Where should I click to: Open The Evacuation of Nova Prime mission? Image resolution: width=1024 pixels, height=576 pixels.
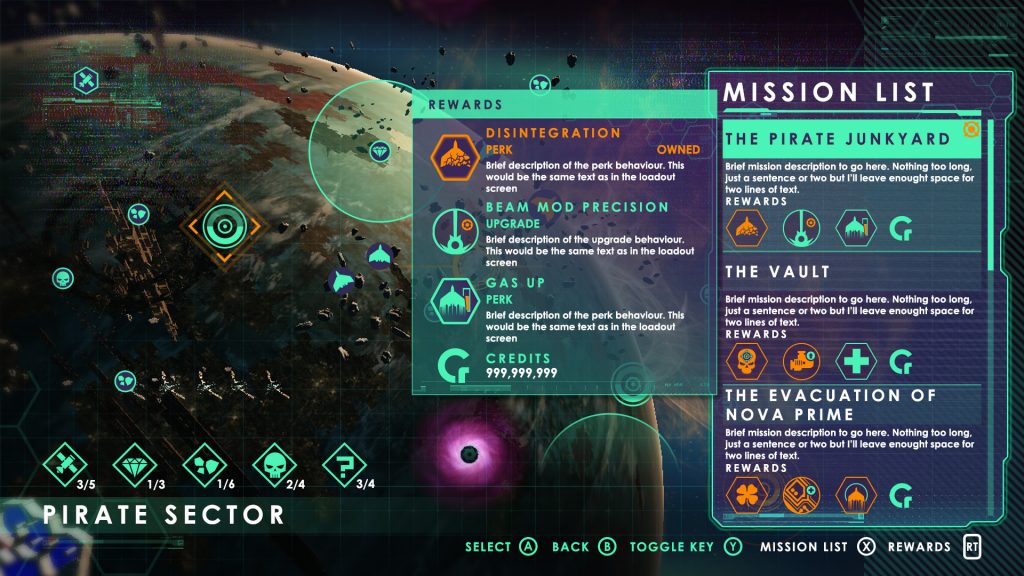click(x=830, y=404)
